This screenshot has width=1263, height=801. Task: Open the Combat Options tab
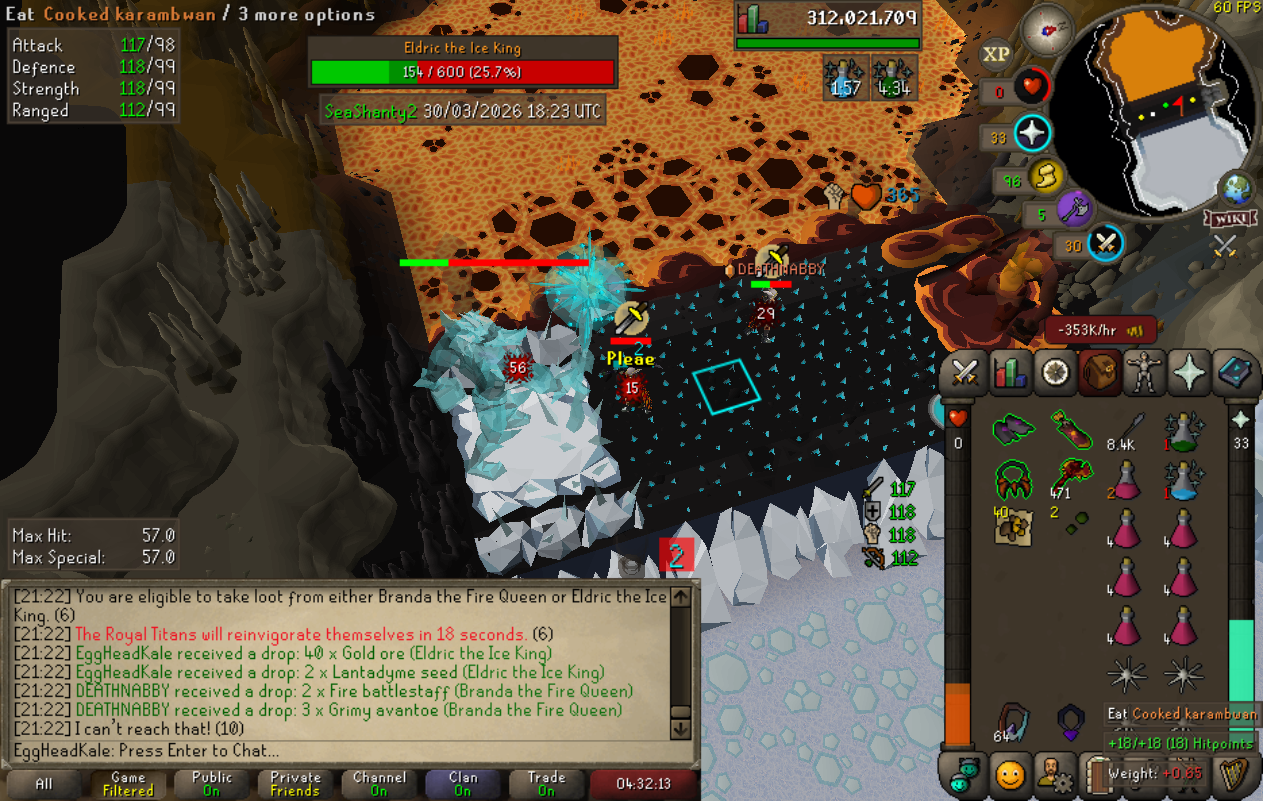coord(964,373)
